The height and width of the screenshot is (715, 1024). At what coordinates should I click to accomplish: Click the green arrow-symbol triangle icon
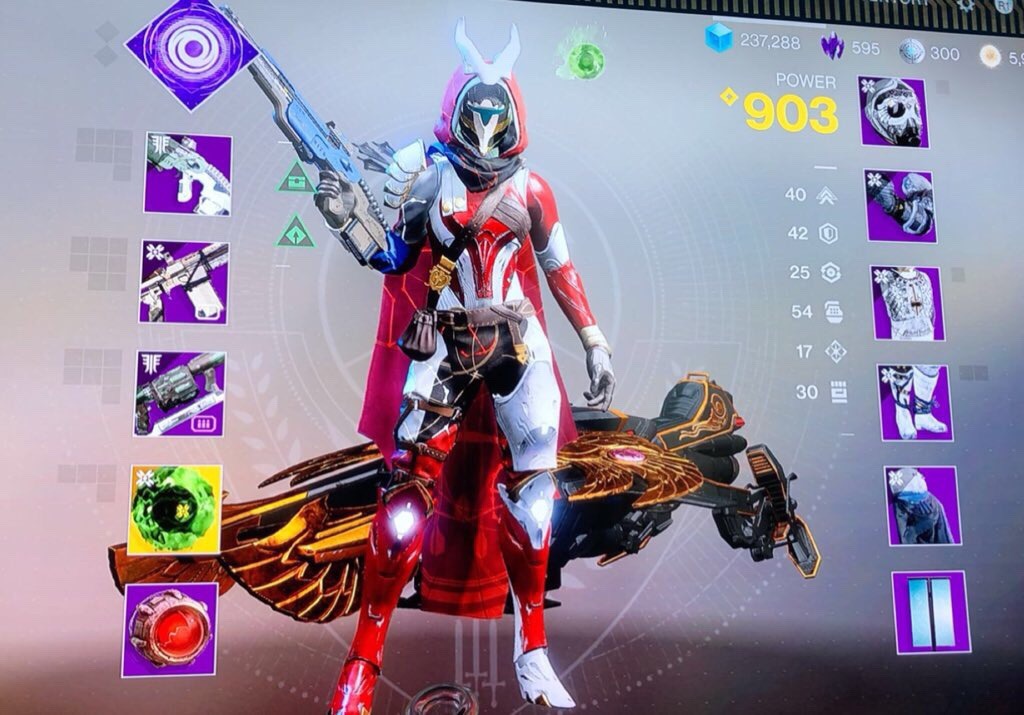point(297,233)
